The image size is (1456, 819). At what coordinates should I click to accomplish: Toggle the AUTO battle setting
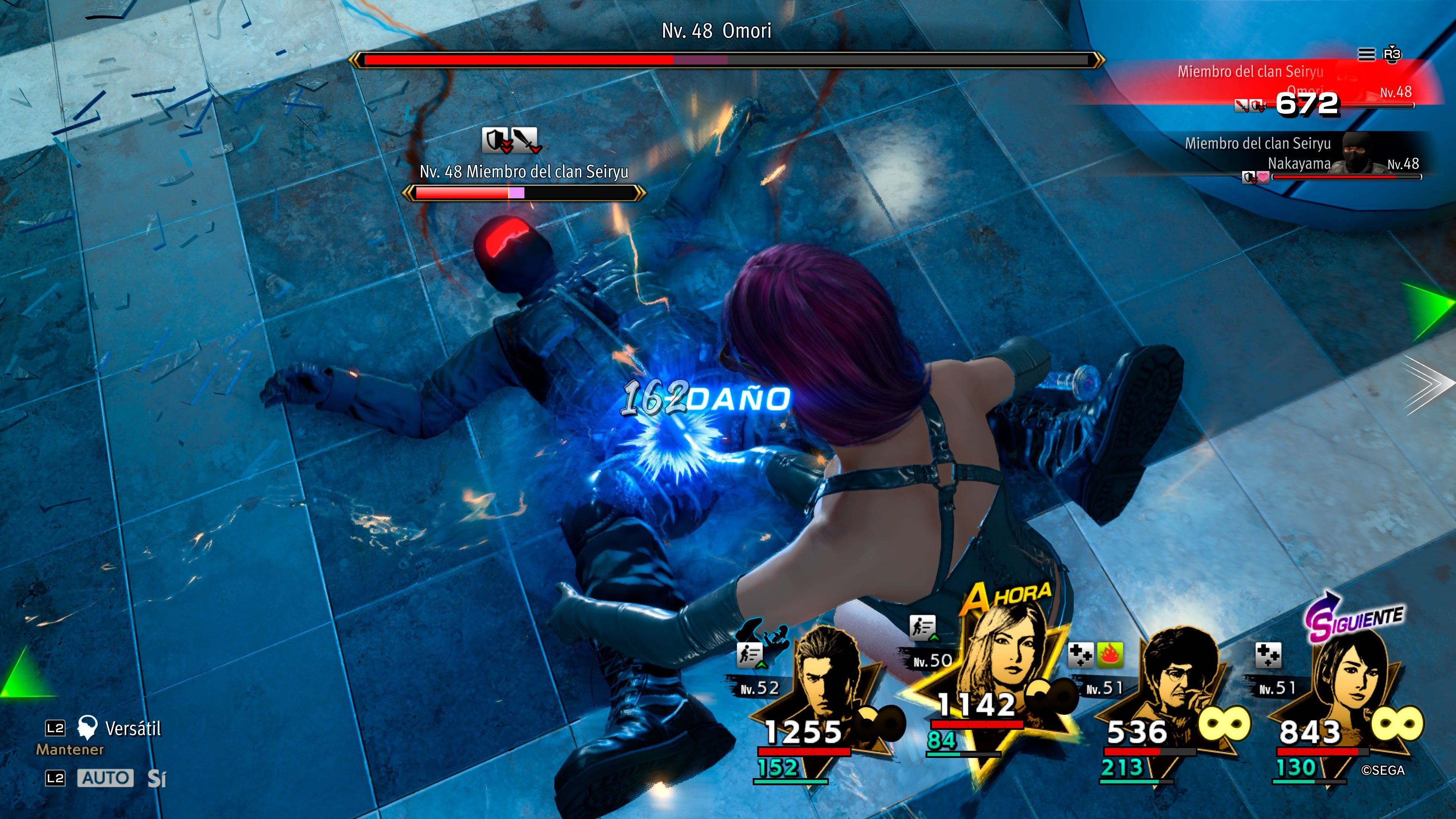point(105,778)
